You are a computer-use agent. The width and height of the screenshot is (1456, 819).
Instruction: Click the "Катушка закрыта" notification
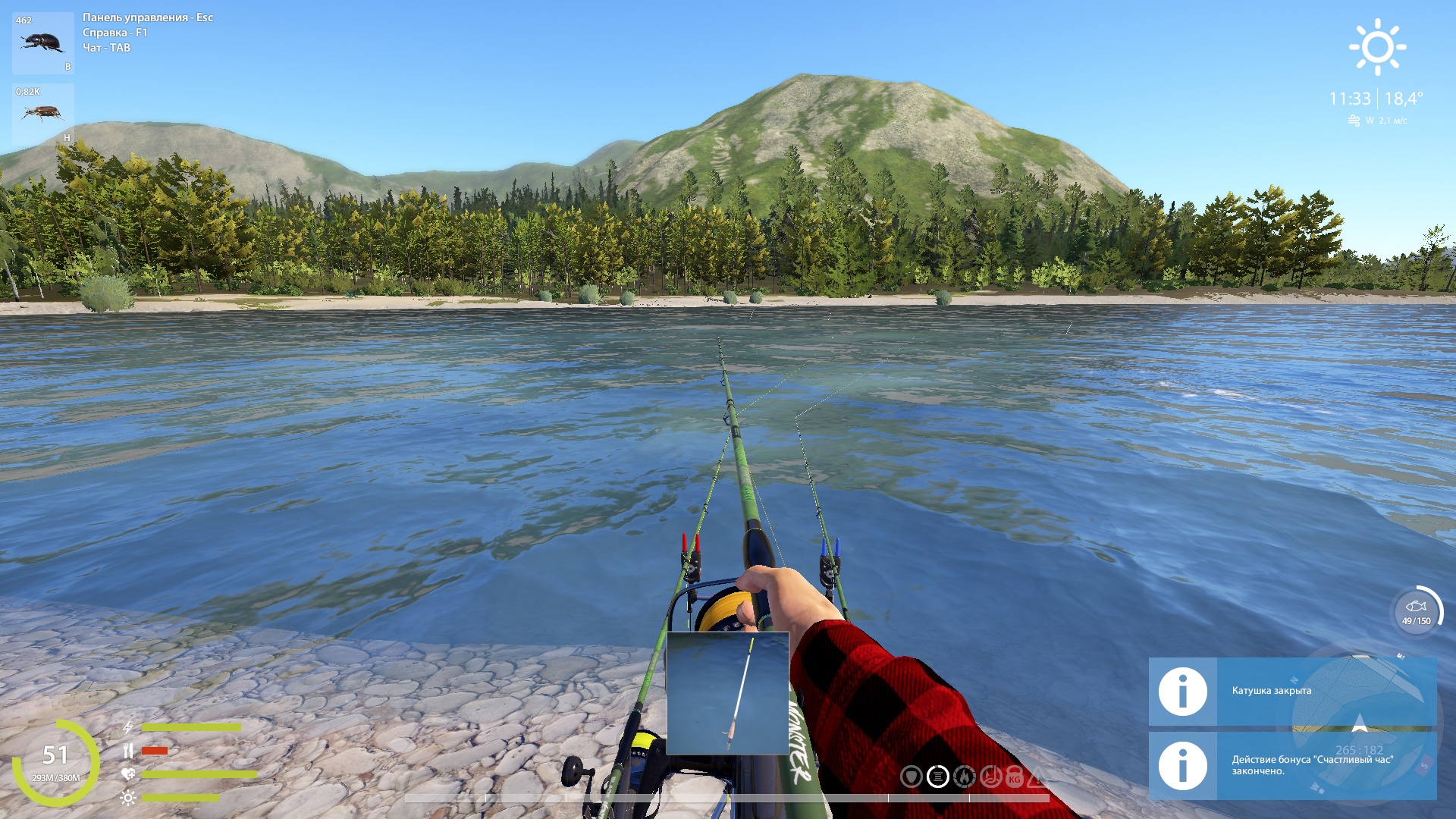pyautogui.click(x=1292, y=691)
